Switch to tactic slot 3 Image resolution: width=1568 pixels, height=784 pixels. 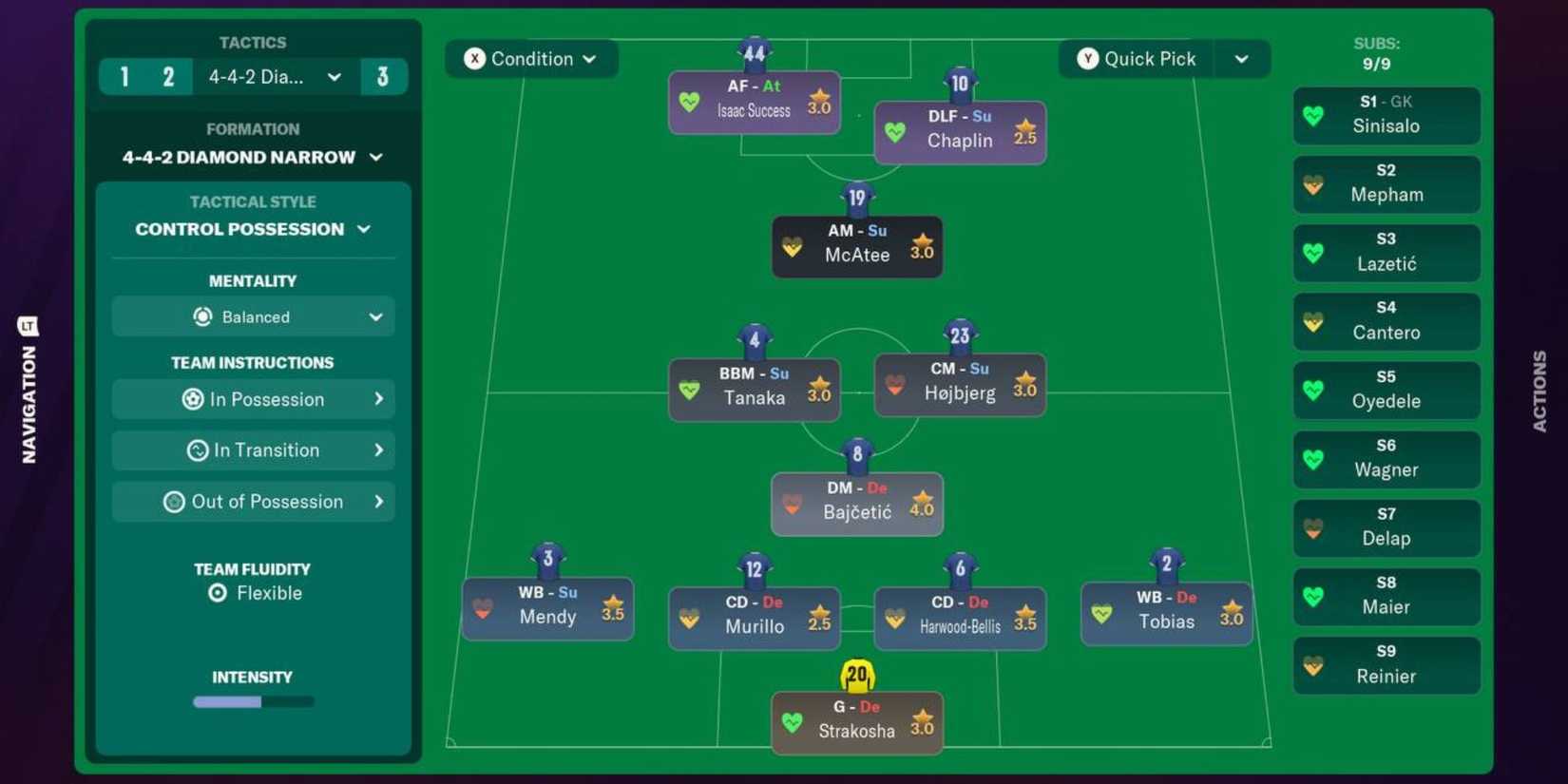click(384, 76)
